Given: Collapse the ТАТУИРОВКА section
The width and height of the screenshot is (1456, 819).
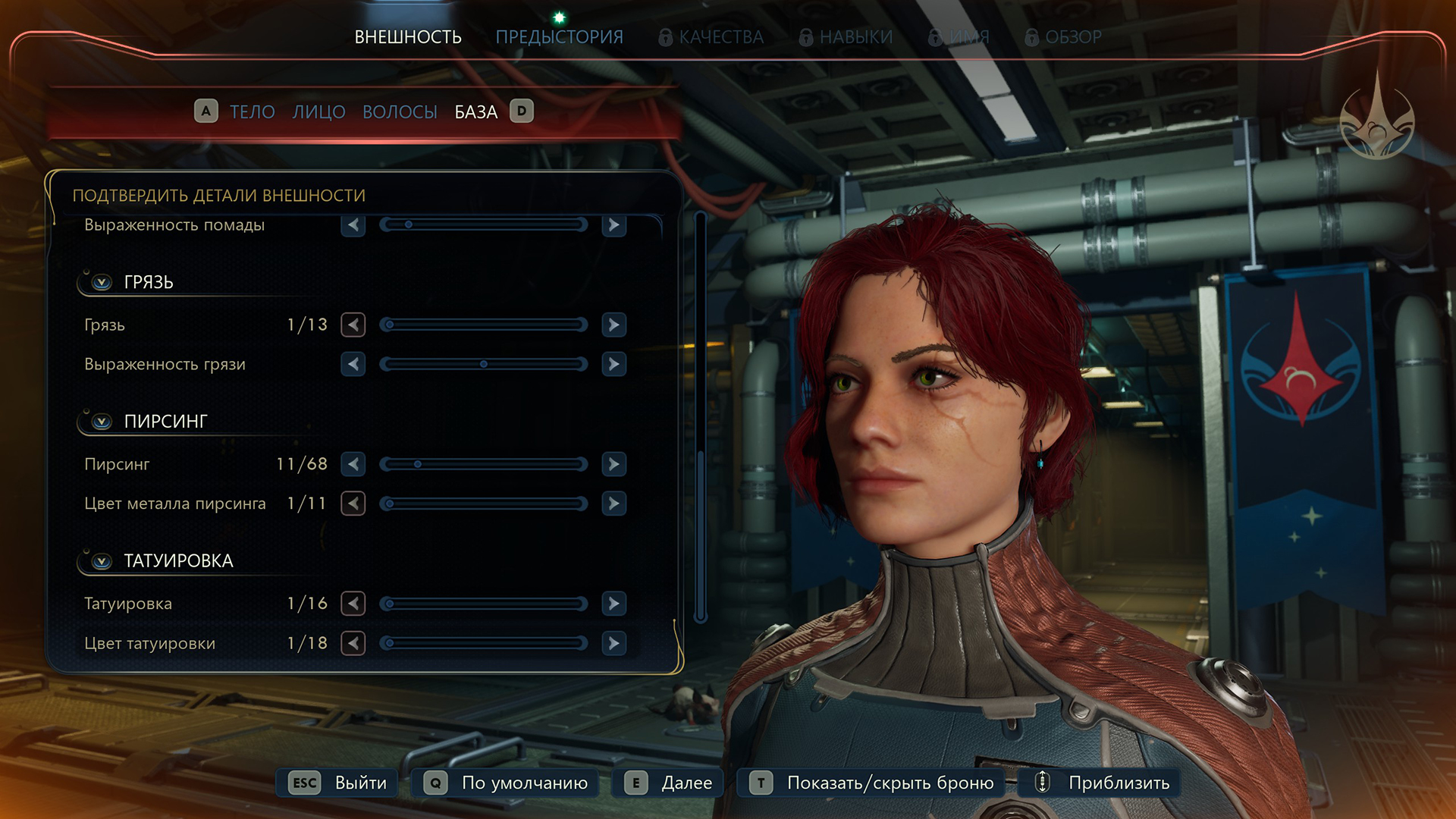Looking at the screenshot, I should [x=102, y=561].
